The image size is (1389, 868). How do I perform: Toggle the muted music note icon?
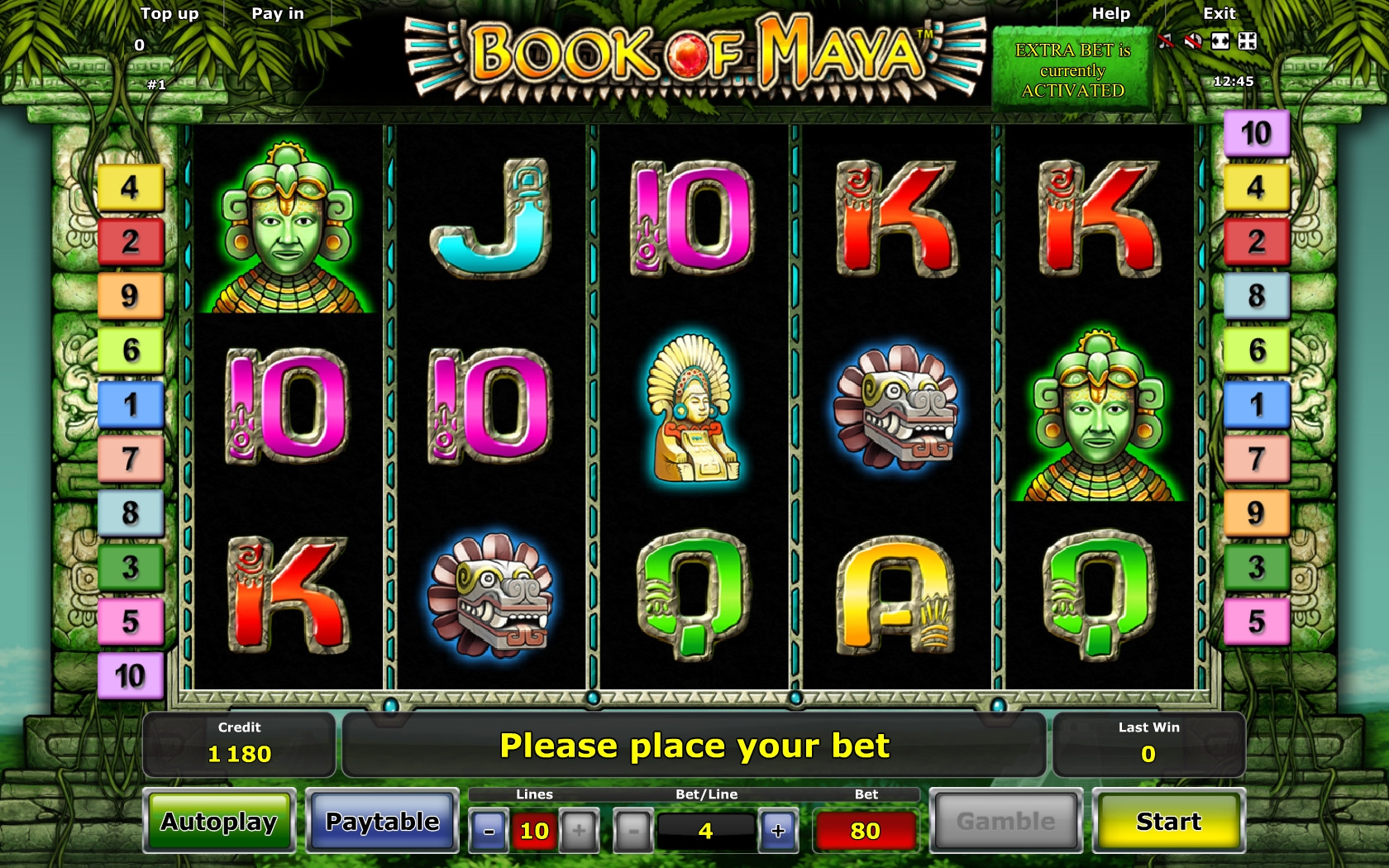tap(1166, 41)
